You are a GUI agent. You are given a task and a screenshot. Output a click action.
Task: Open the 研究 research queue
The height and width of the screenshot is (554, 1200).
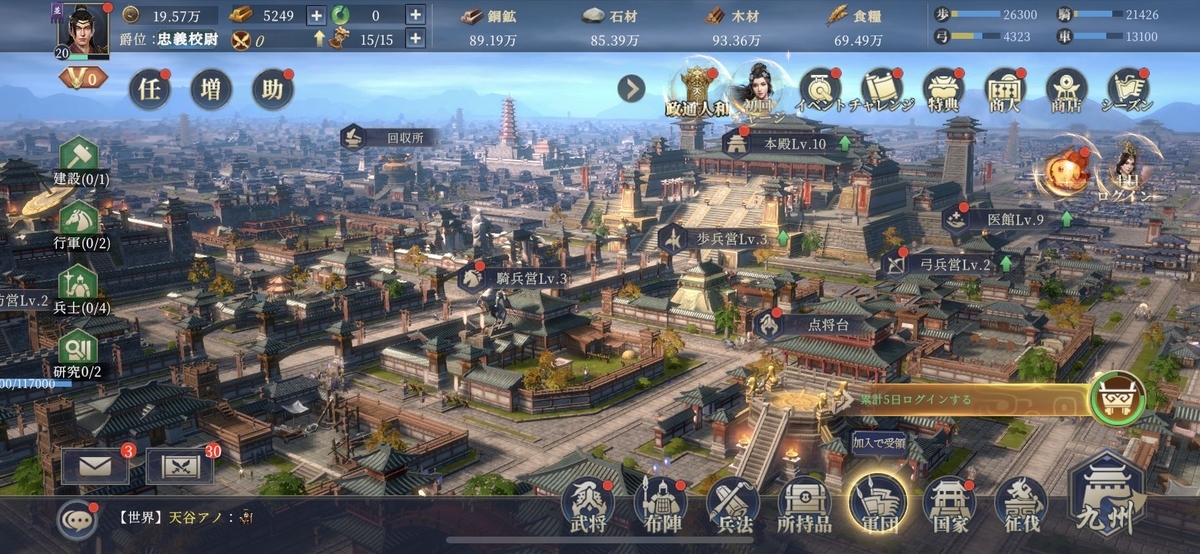point(79,352)
